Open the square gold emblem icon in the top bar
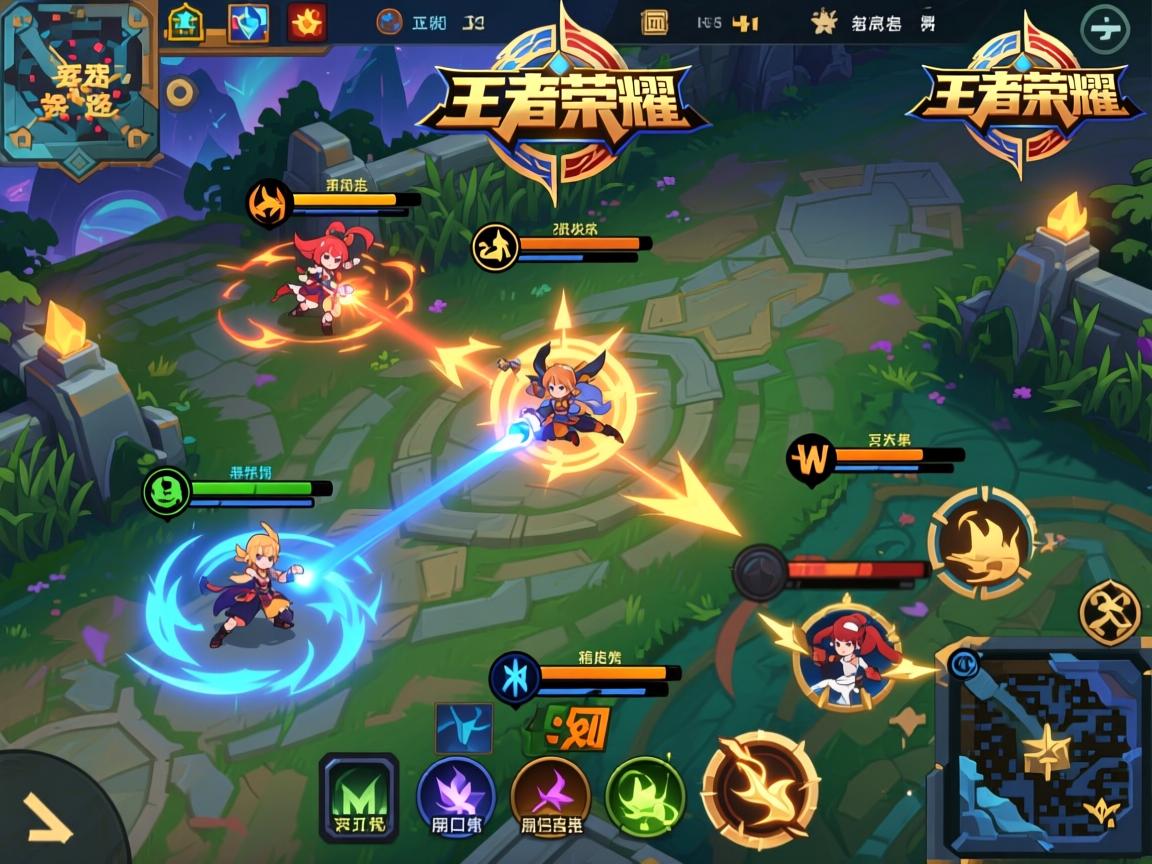1152x864 pixels. coord(654,22)
